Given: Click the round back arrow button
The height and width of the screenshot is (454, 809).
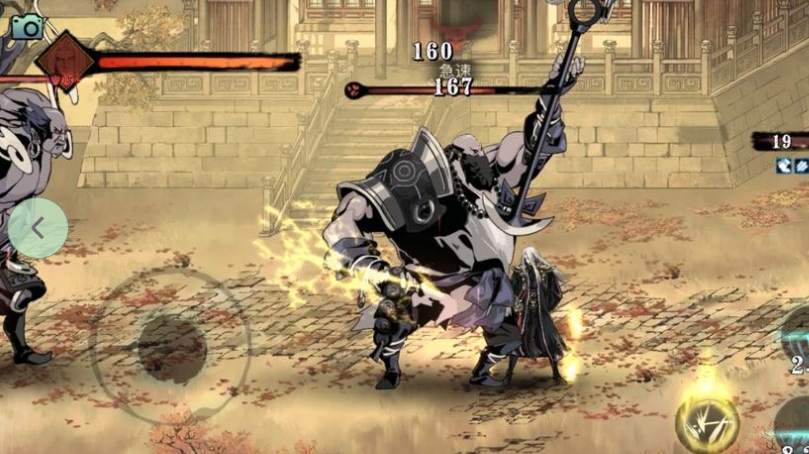Looking at the screenshot, I should [38, 228].
